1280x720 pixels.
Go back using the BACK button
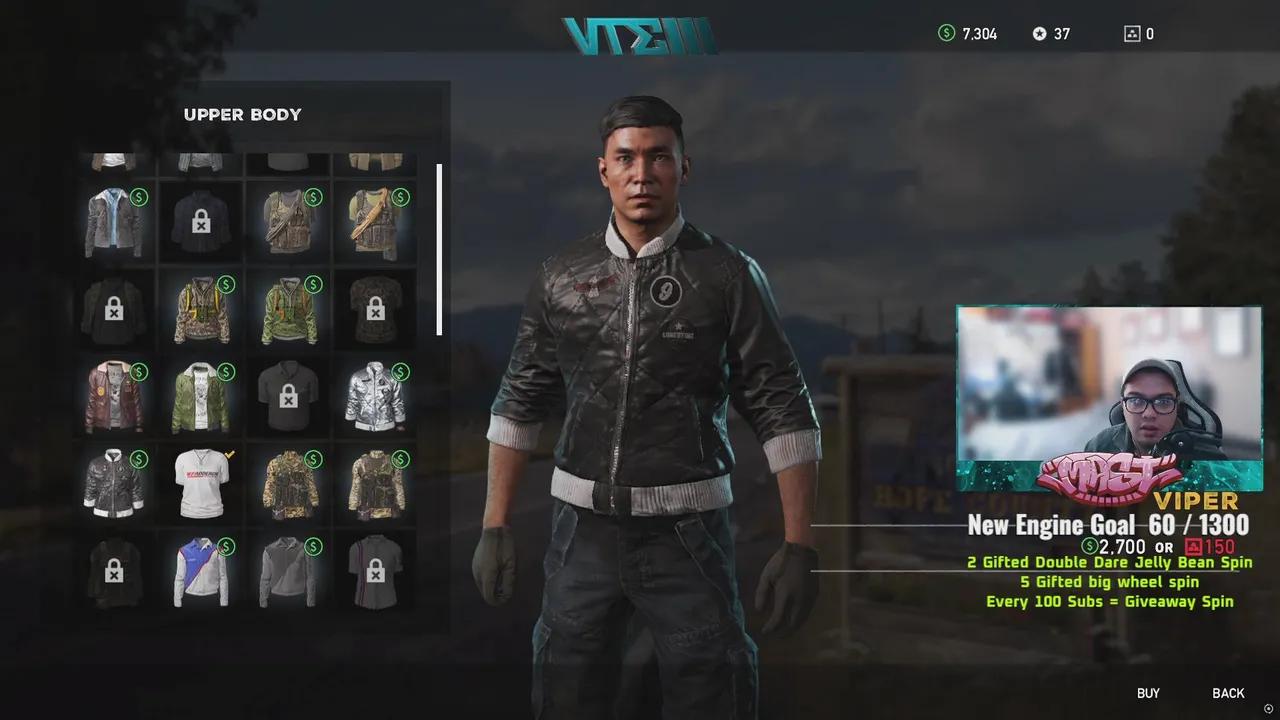(1228, 693)
